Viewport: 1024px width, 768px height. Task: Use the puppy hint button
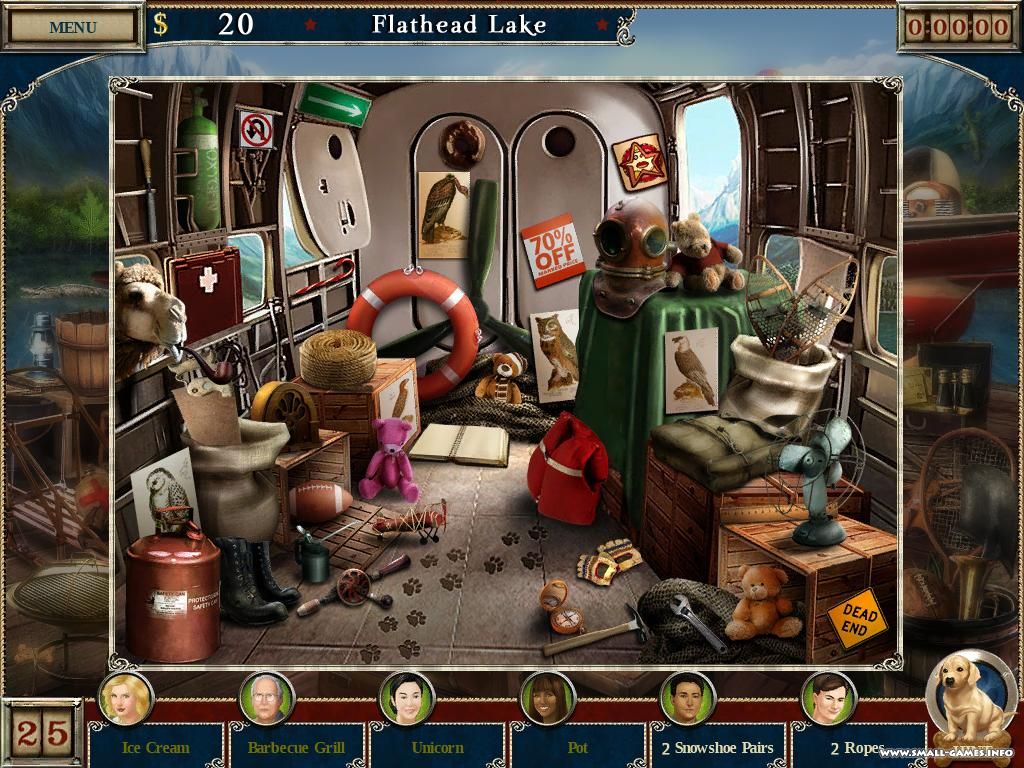click(968, 700)
